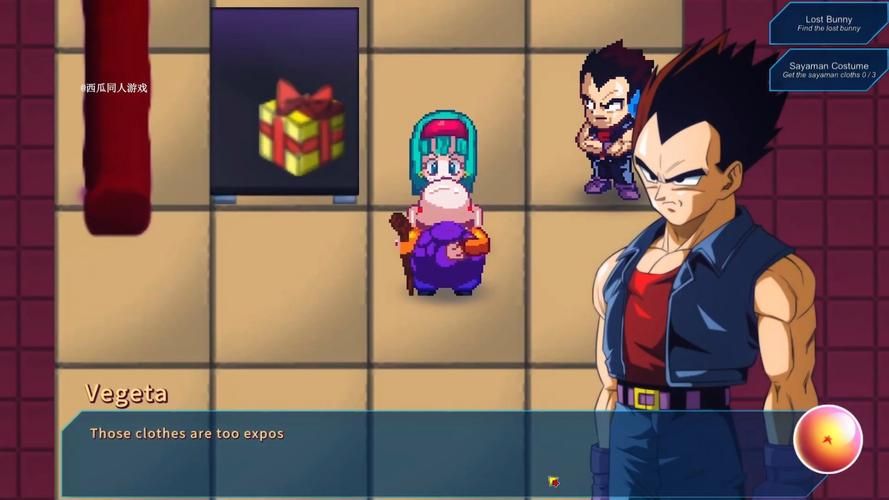
Task: Select the Sayaman Costume quest entry
Action: (829, 70)
